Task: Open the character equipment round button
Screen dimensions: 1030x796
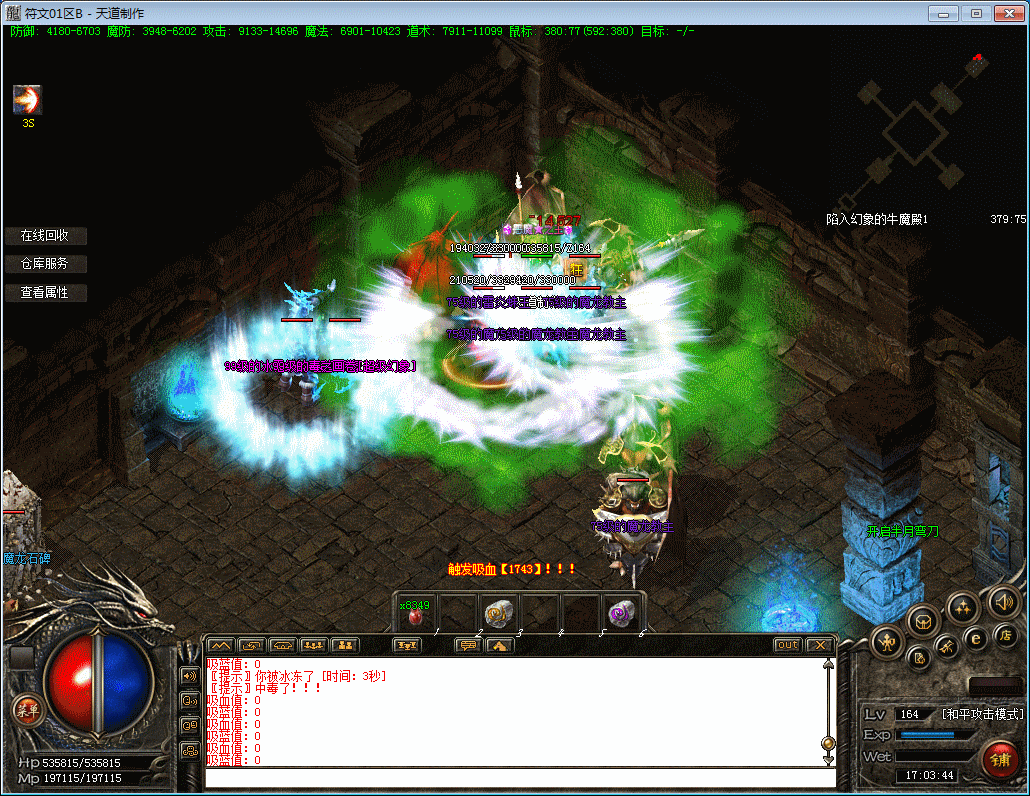Action: tap(886, 642)
